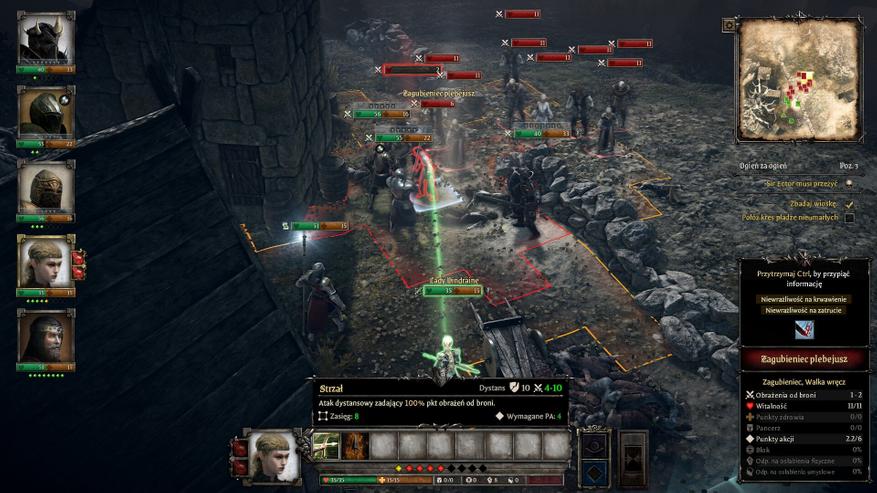Activate the Strzał bow shot ability

point(326,445)
